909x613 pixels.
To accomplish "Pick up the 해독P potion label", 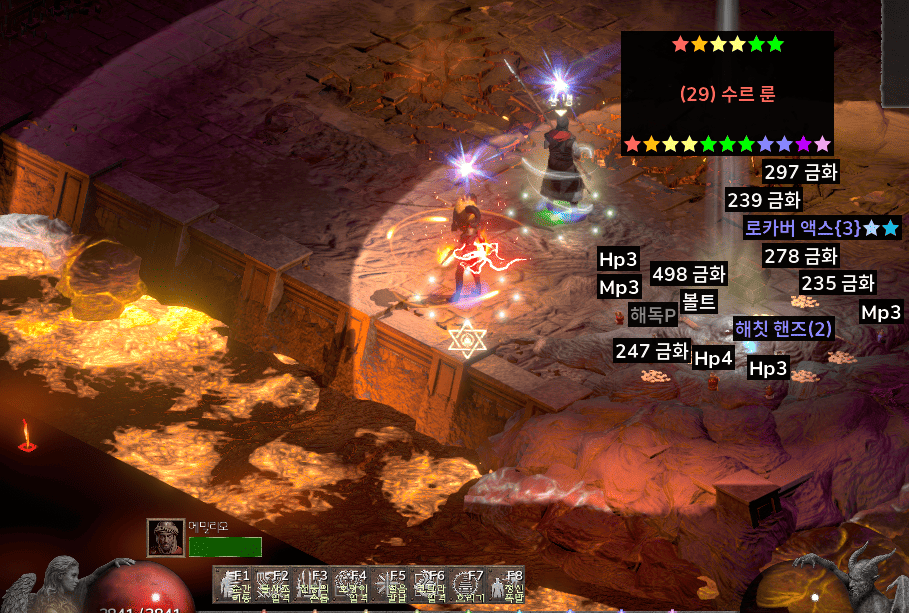I will pyautogui.click(x=653, y=315).
